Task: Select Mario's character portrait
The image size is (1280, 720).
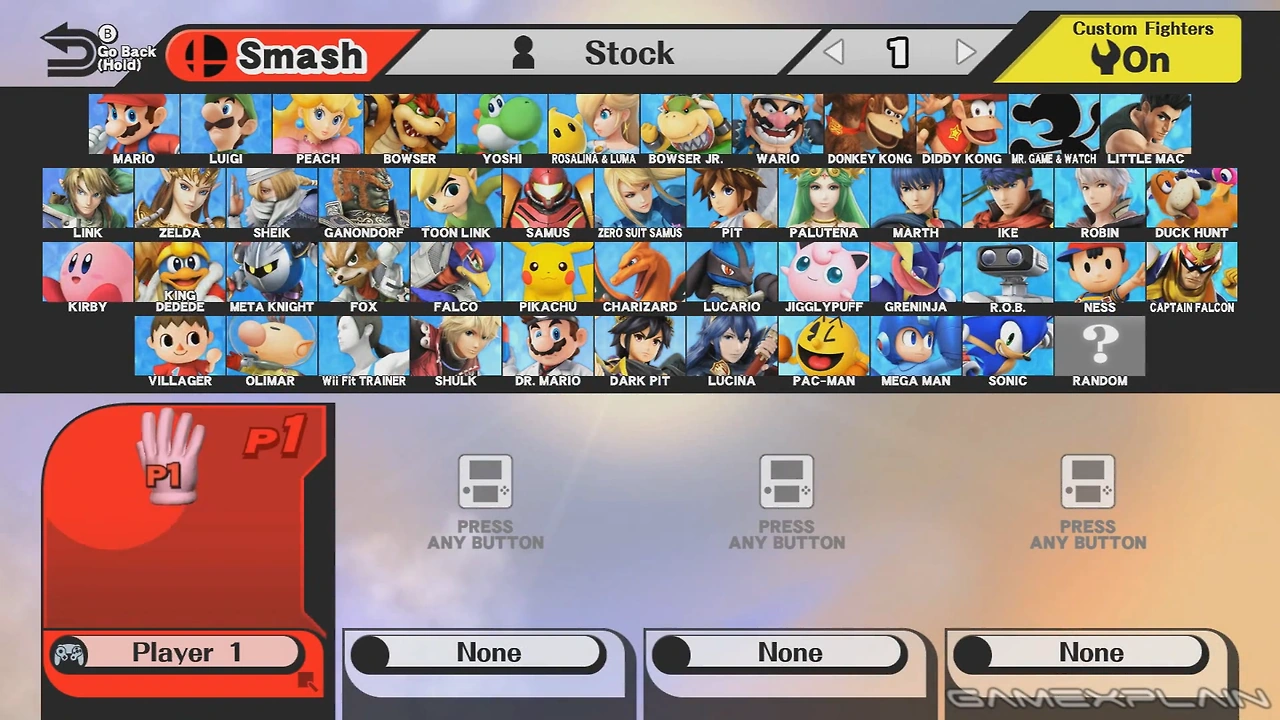Action: click(133, 122)
